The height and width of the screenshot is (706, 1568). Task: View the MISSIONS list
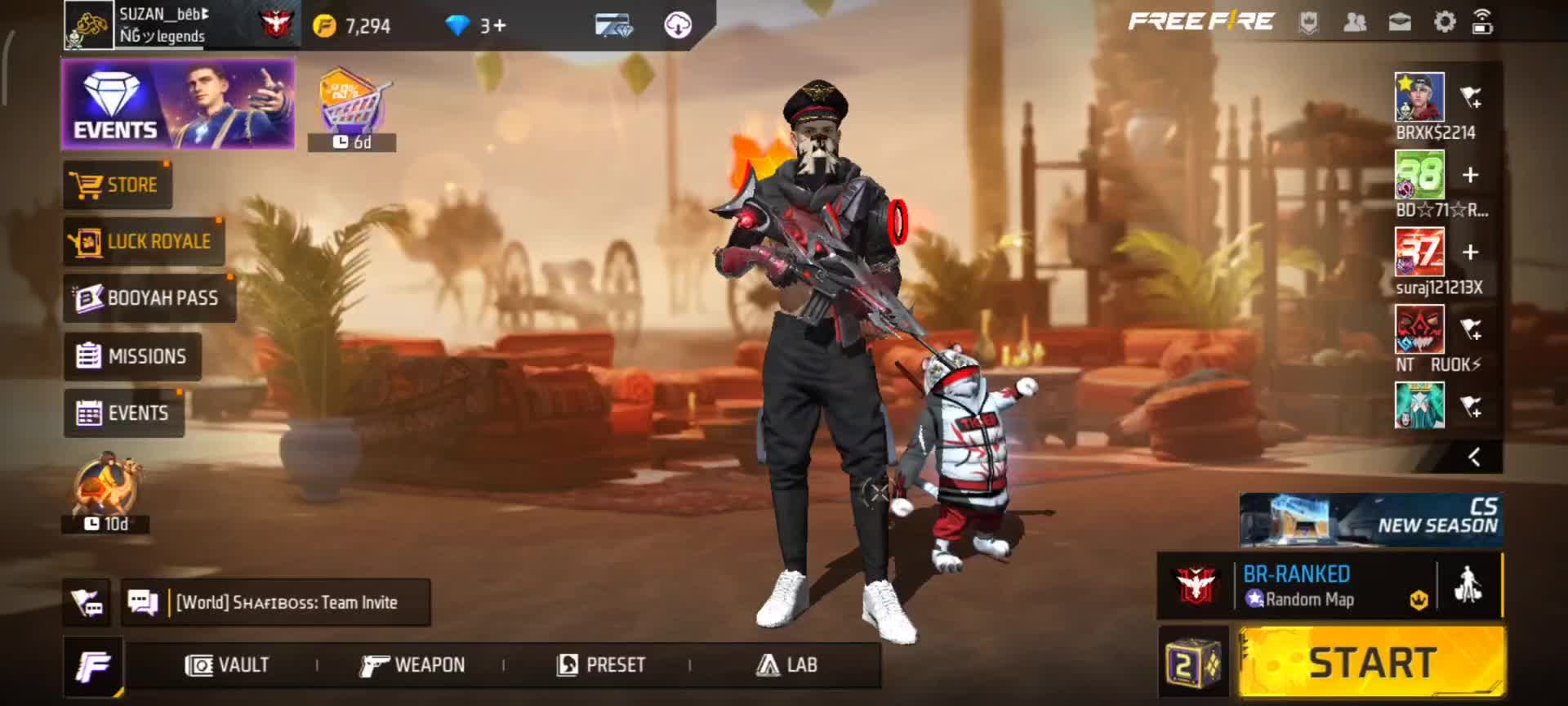[132, 356]
